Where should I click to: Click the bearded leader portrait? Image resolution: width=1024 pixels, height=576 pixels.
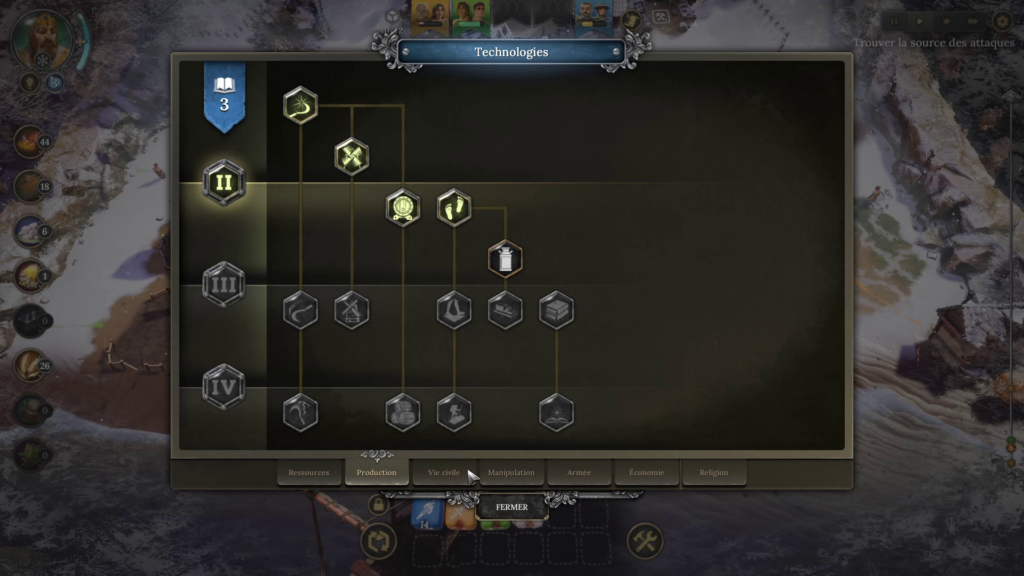pyautogui.click(x=43, y=40)
